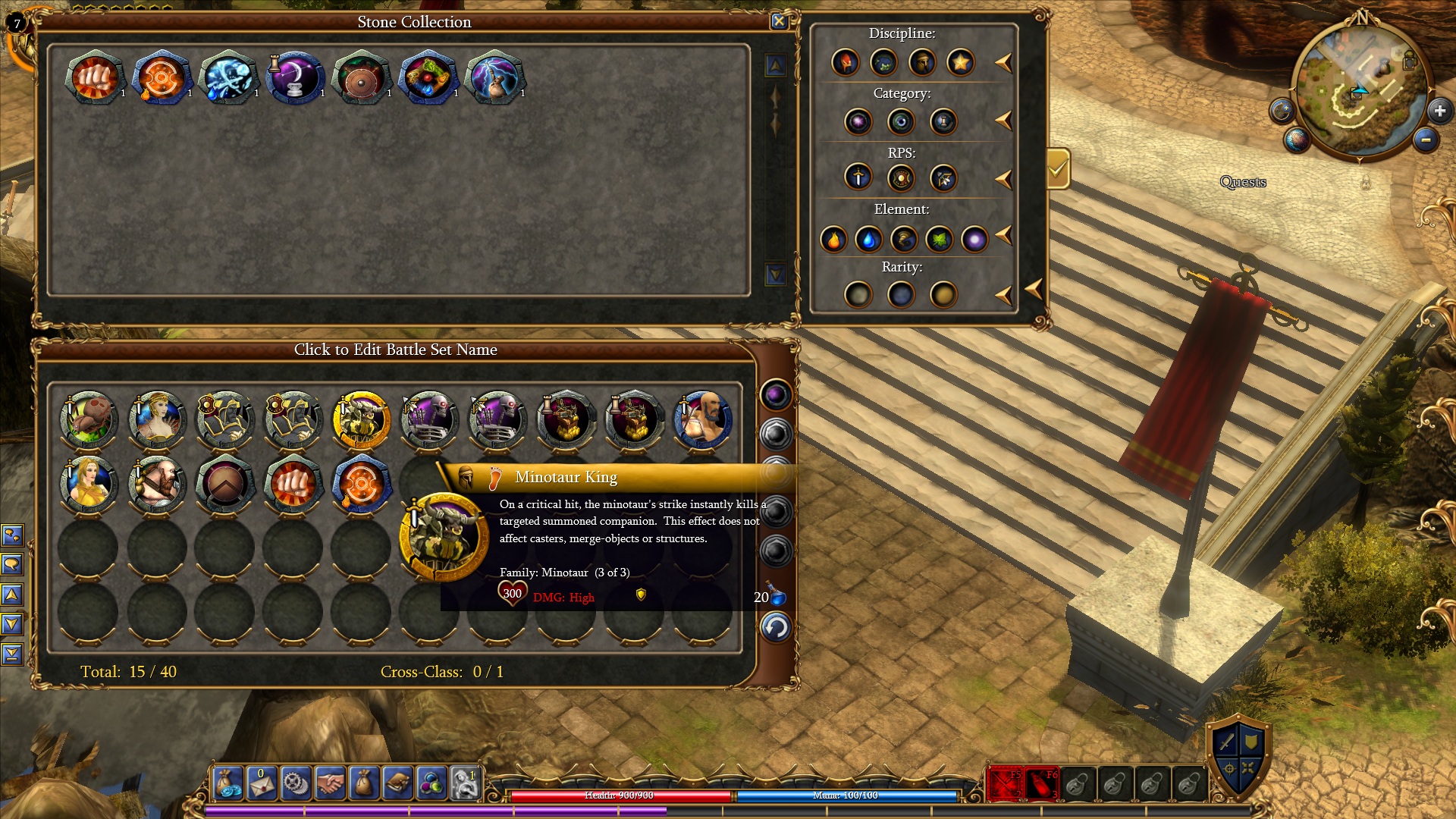Screen dimensions: 1456x819
Task: Select the bald bearded warrior stone
Action: click(703, 419)
